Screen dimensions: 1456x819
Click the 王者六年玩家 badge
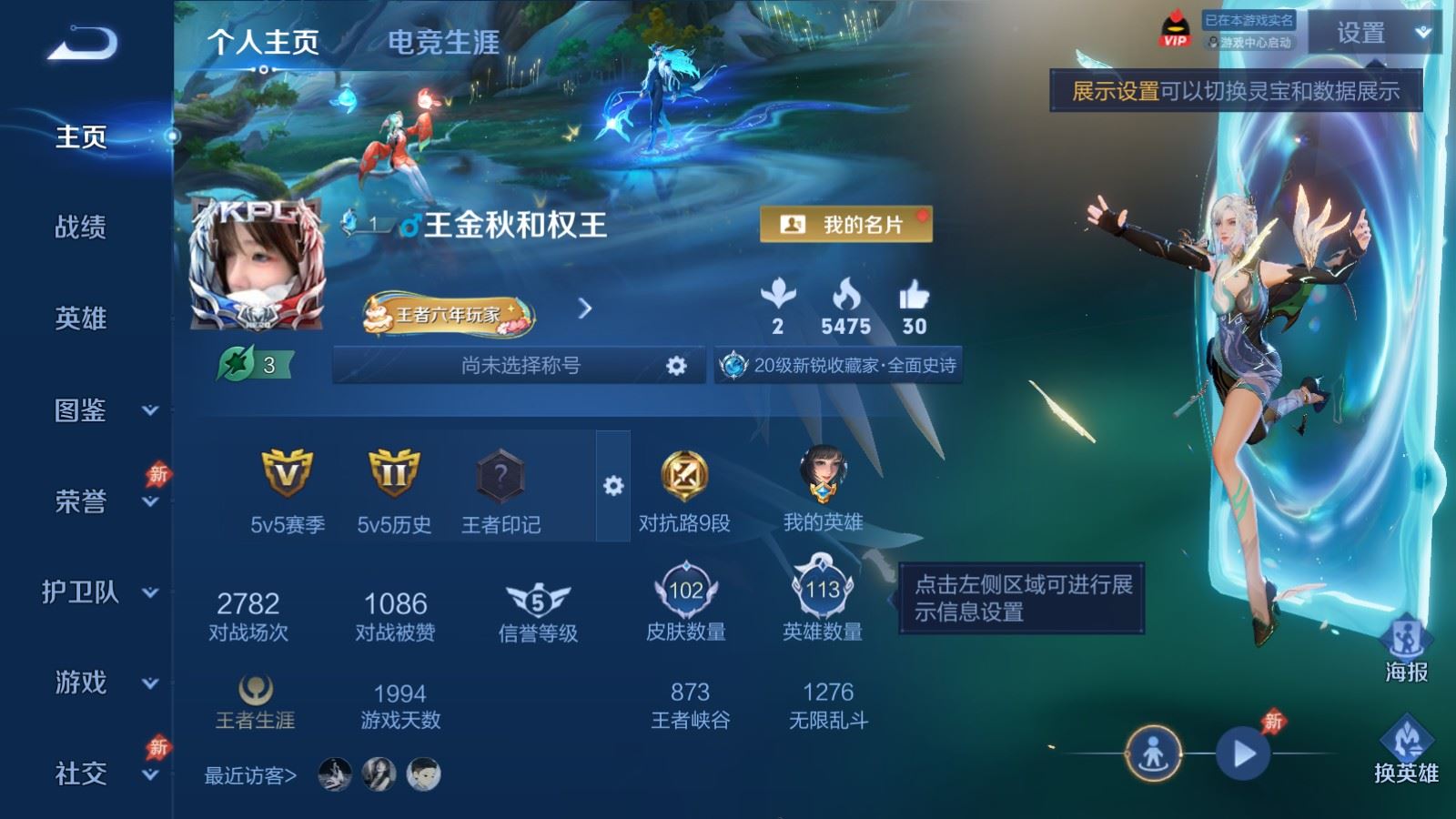click(448, 315)
